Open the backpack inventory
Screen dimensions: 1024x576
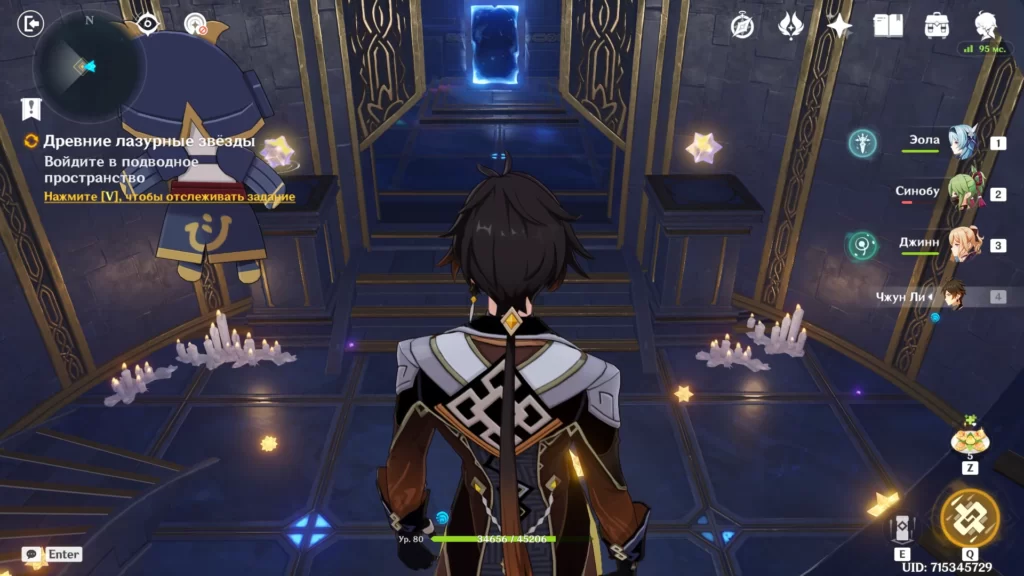(937, 26)
